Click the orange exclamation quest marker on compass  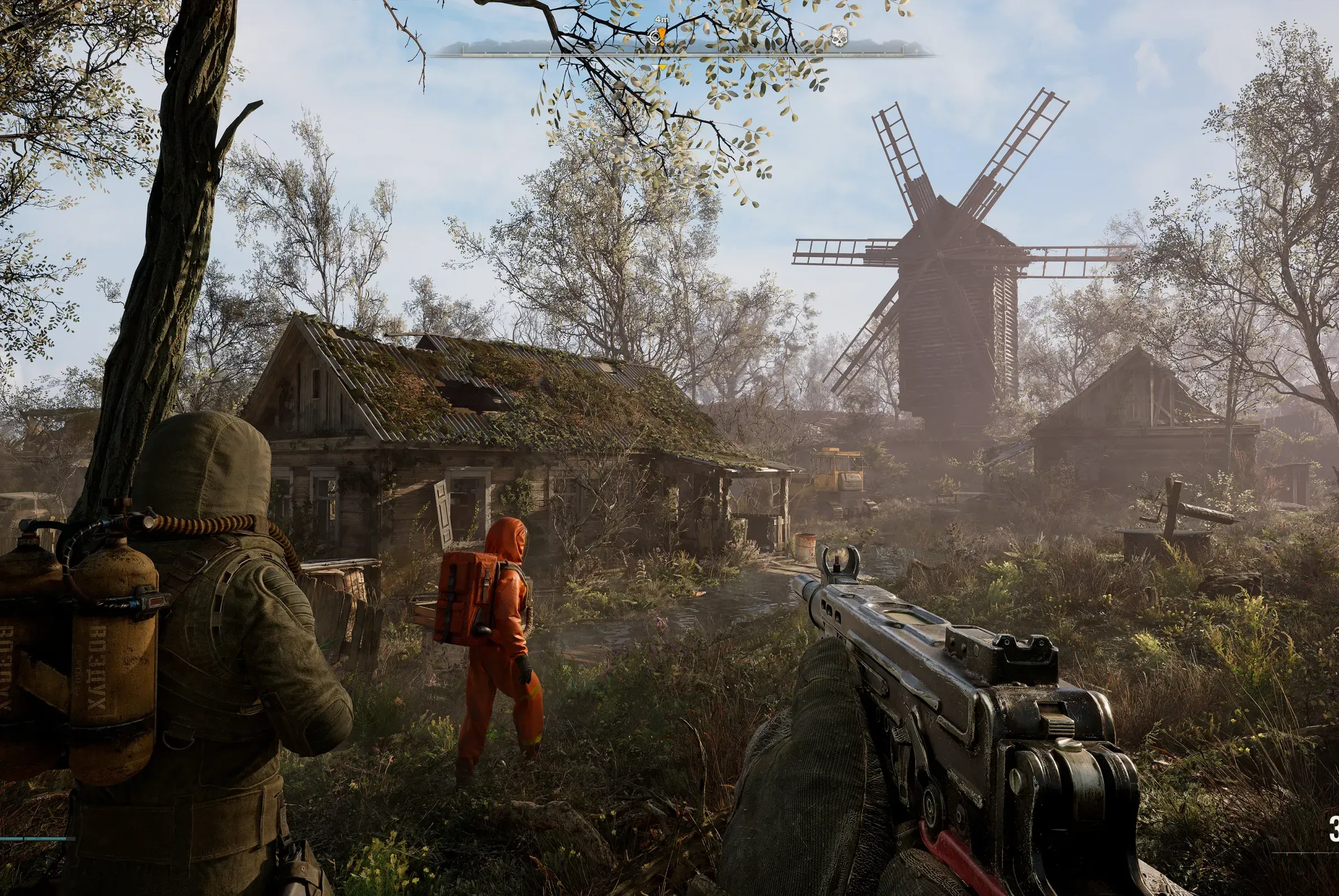click(662, 37)
